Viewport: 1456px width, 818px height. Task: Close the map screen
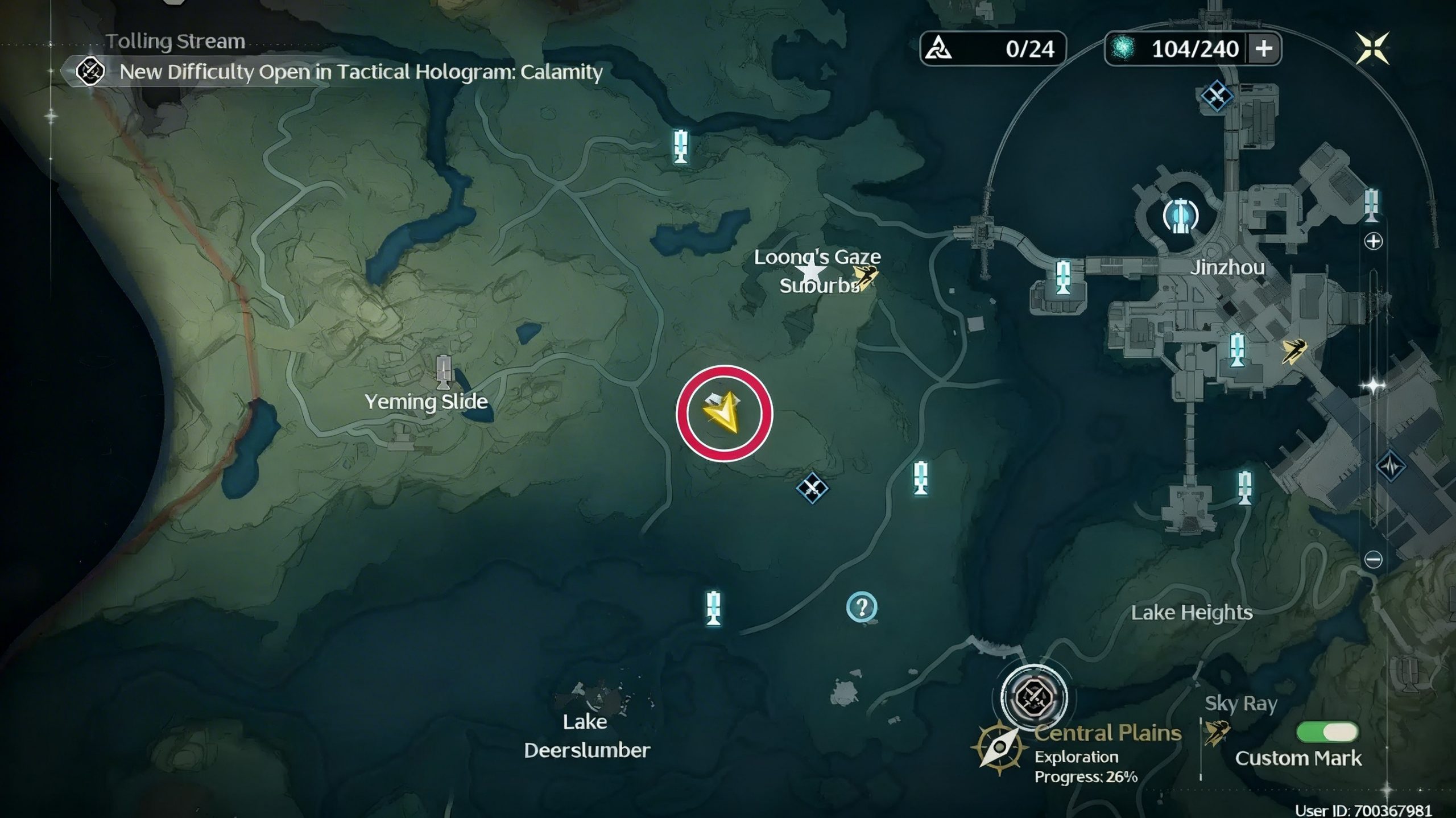[1371, 48]
